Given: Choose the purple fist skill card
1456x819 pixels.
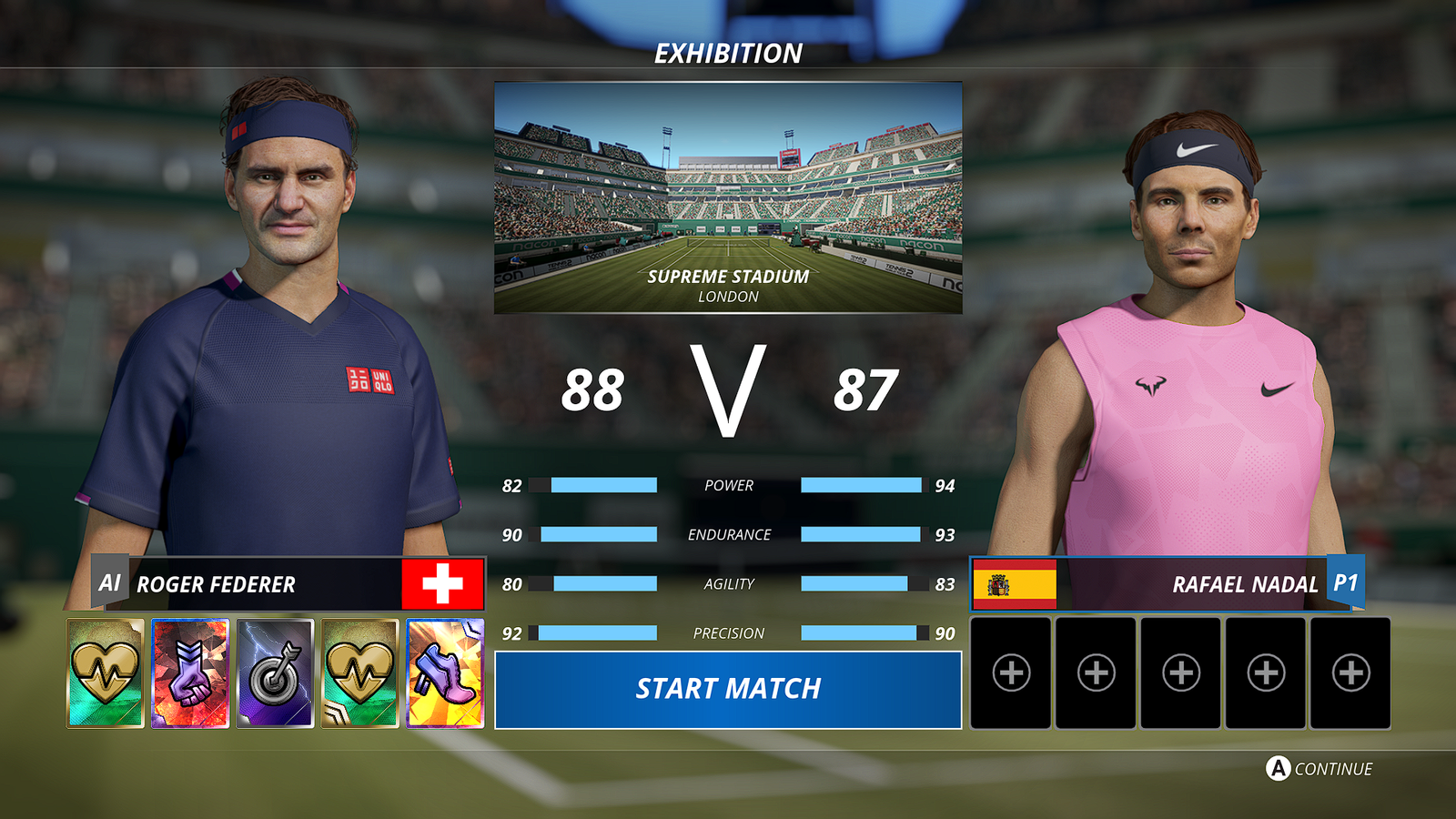Looking at the screenshot, I should coord(190,673).
